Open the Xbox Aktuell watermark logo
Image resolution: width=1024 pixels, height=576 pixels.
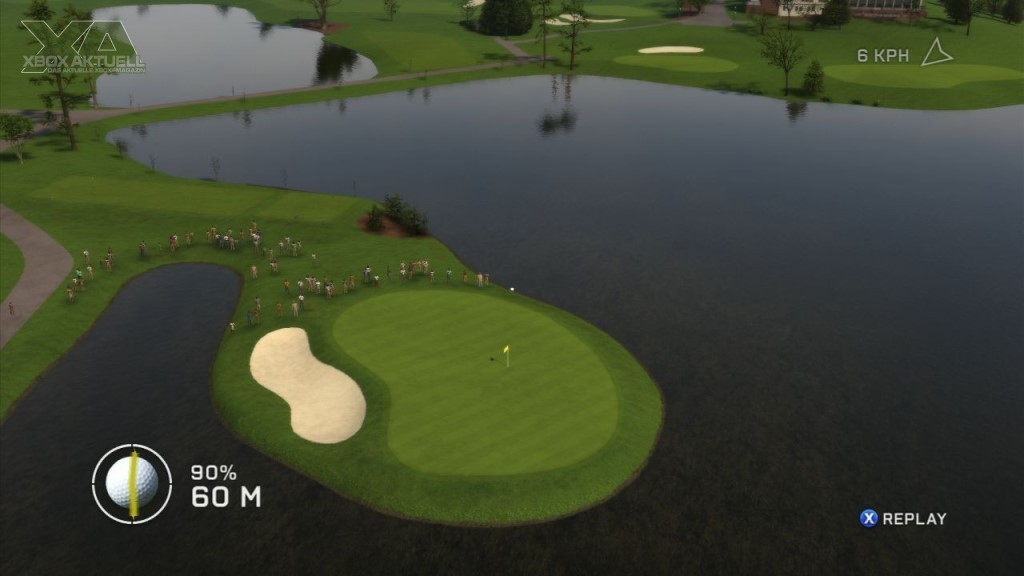82,47
